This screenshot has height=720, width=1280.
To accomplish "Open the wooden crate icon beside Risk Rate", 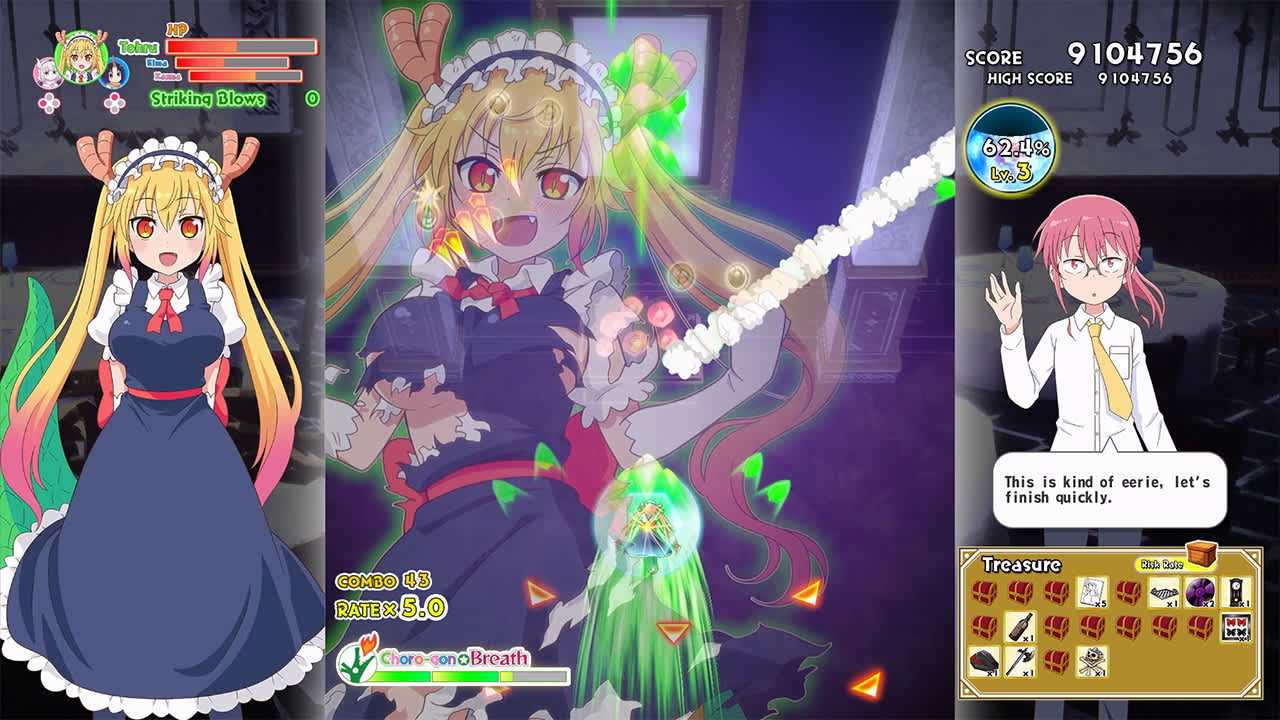I will [x=1200, y=556].
